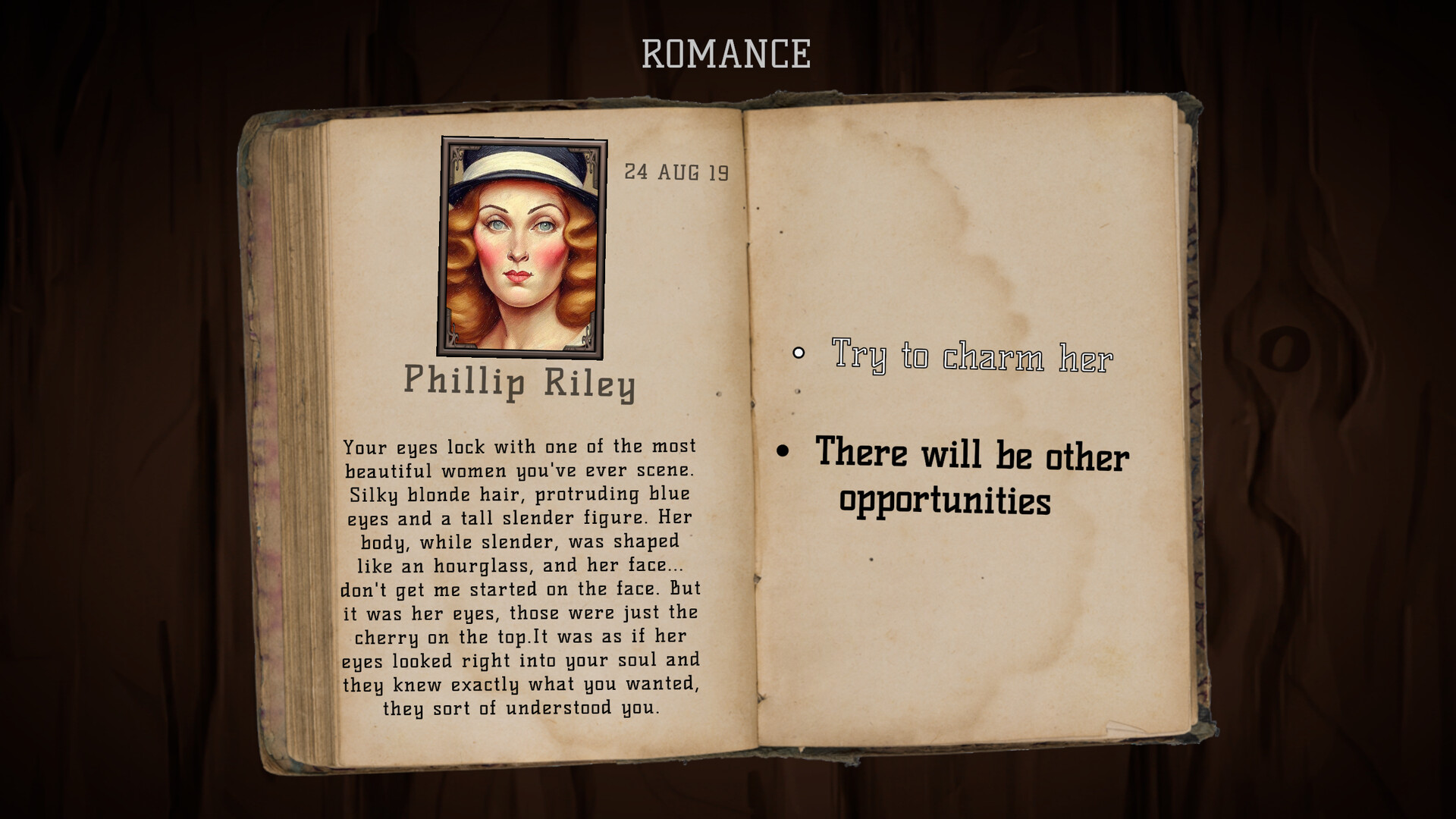Click the date stamp reading 24 AUG 19

677,173
